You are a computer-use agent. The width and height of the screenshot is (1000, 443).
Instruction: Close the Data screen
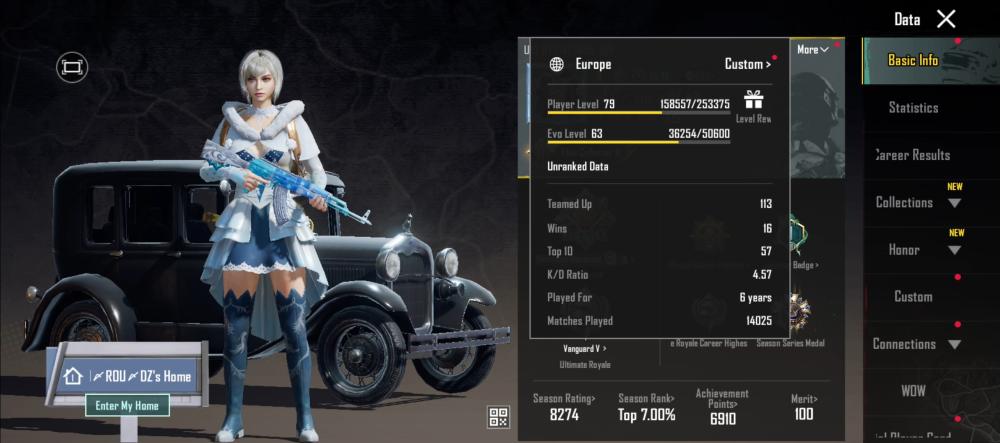pyautogui.click(x=946, y=18)
